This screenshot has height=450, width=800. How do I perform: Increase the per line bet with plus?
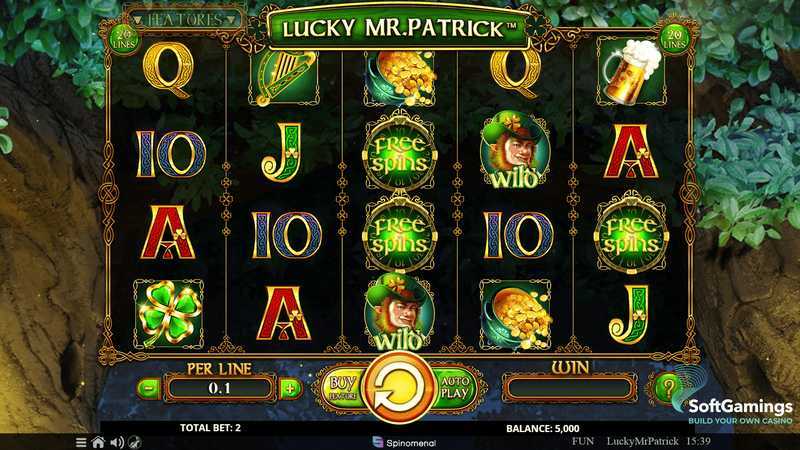click(x=290, y=388)
